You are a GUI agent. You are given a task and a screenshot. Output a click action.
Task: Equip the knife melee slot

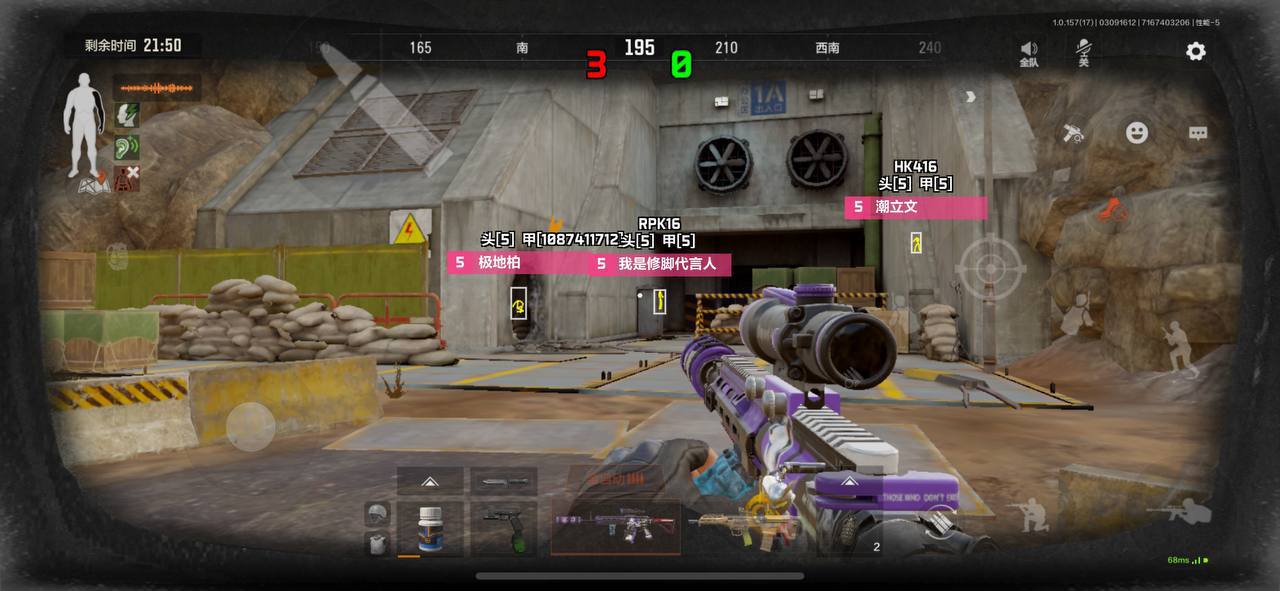(x=503, y=481)
